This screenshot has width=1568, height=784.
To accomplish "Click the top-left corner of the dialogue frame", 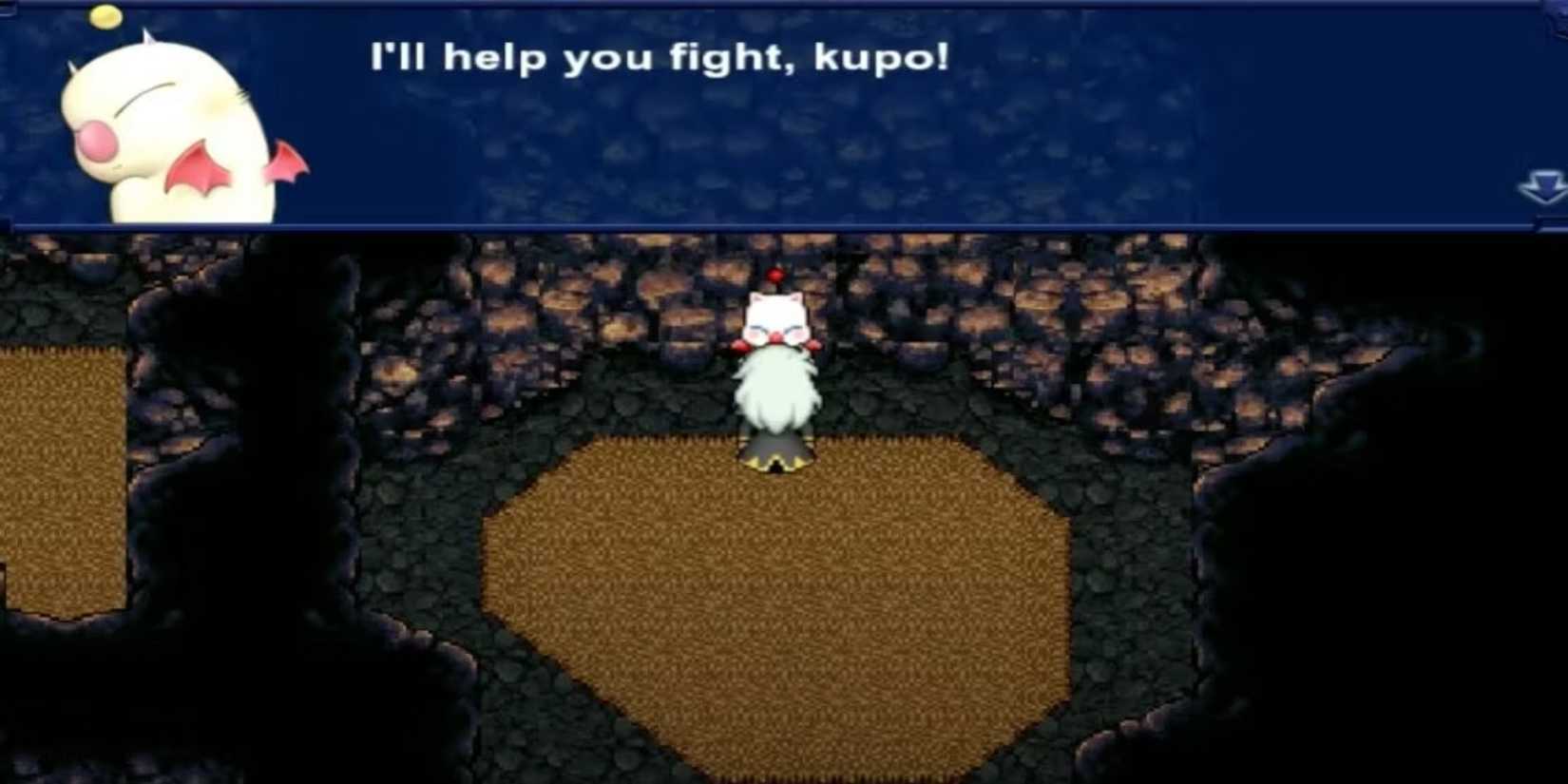I will 10,8.
